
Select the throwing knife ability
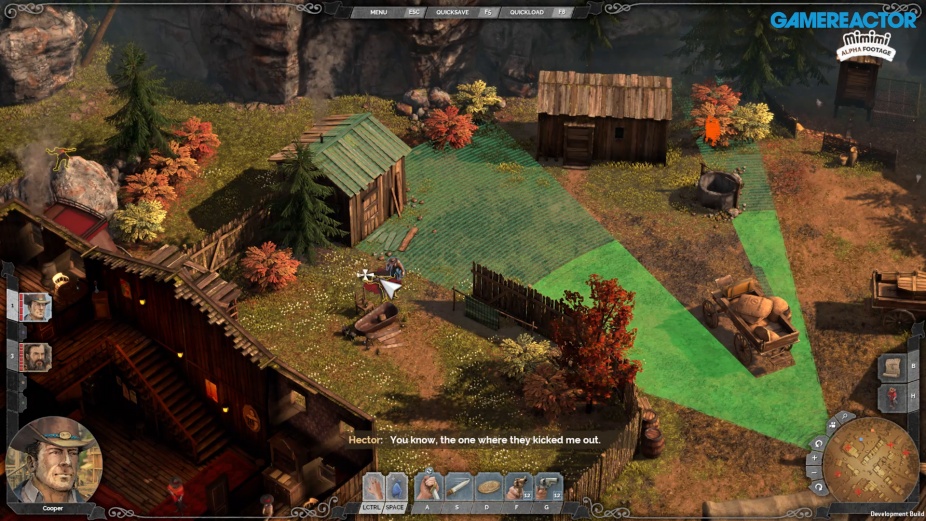pos(459,487)
